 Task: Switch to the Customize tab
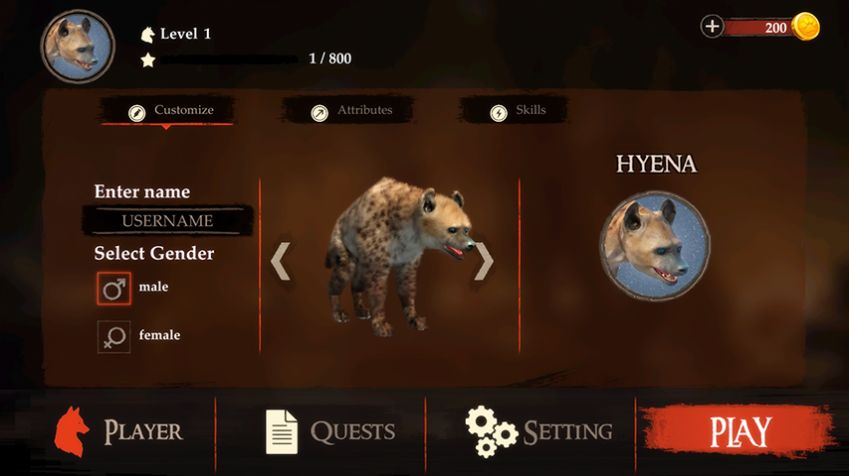tap(169, 110)
